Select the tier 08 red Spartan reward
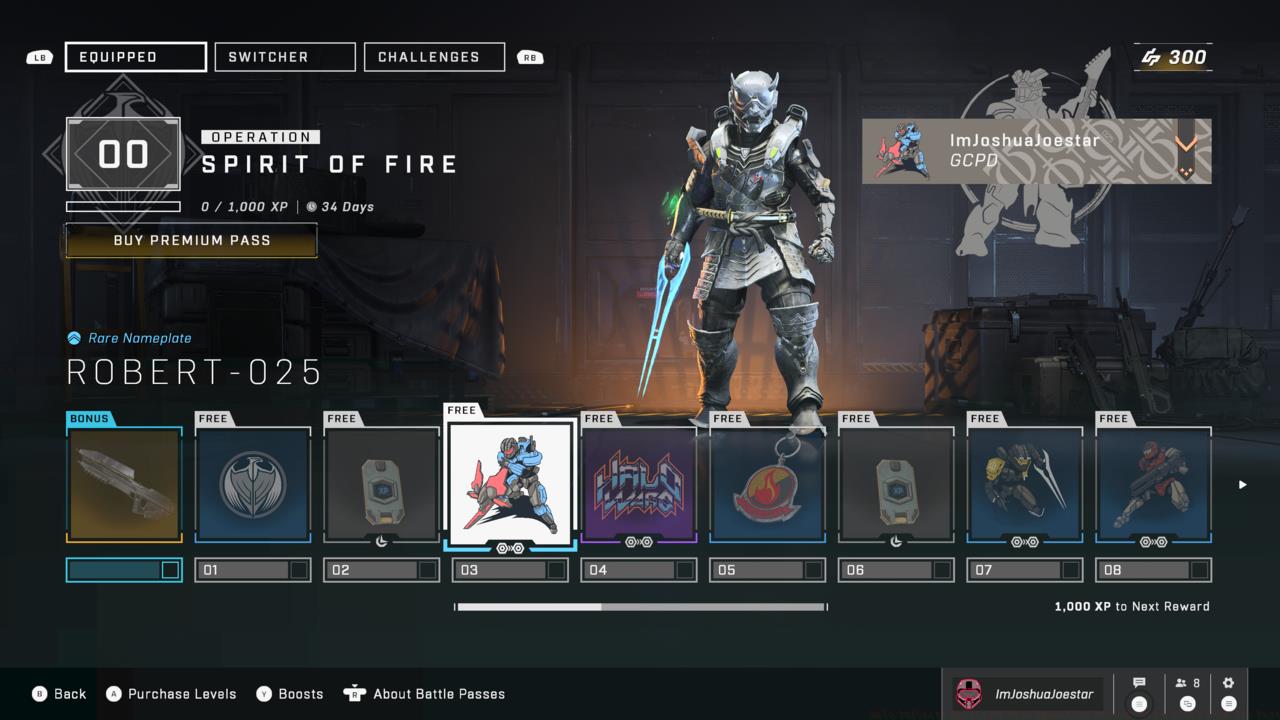 (x=1154, y=485)
